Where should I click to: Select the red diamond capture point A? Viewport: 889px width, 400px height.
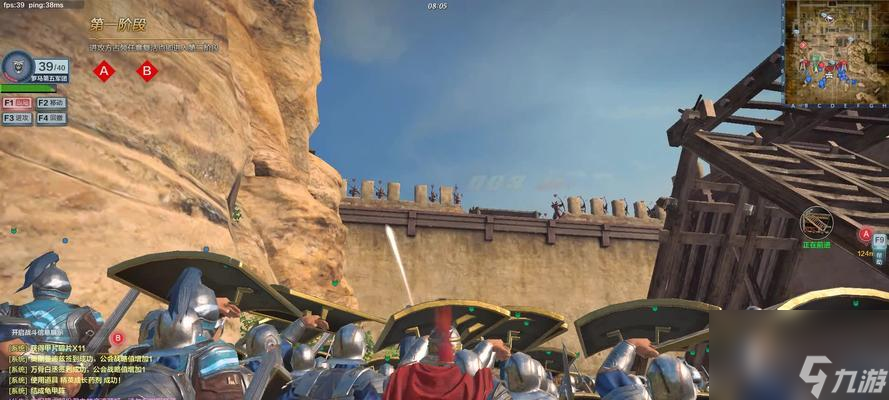104,71
